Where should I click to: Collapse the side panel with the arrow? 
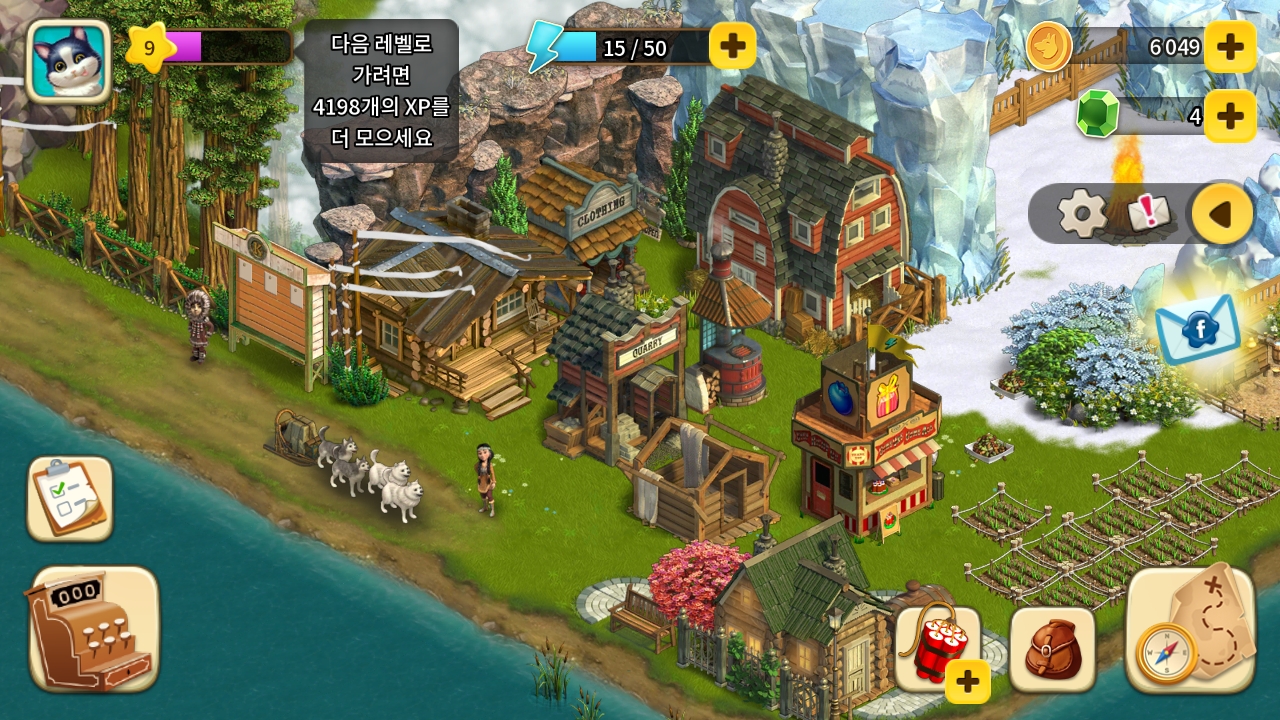click(1221, 213)
